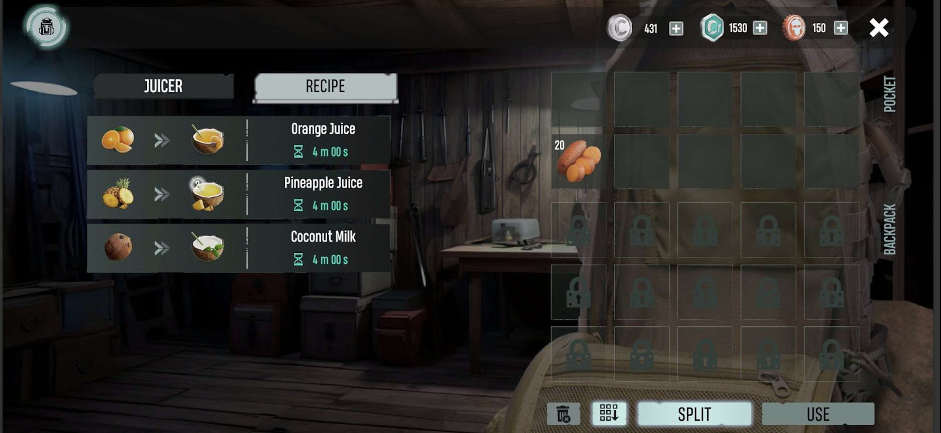
Task: Open the round backpack icon at top left
Action: pos(47,27)
